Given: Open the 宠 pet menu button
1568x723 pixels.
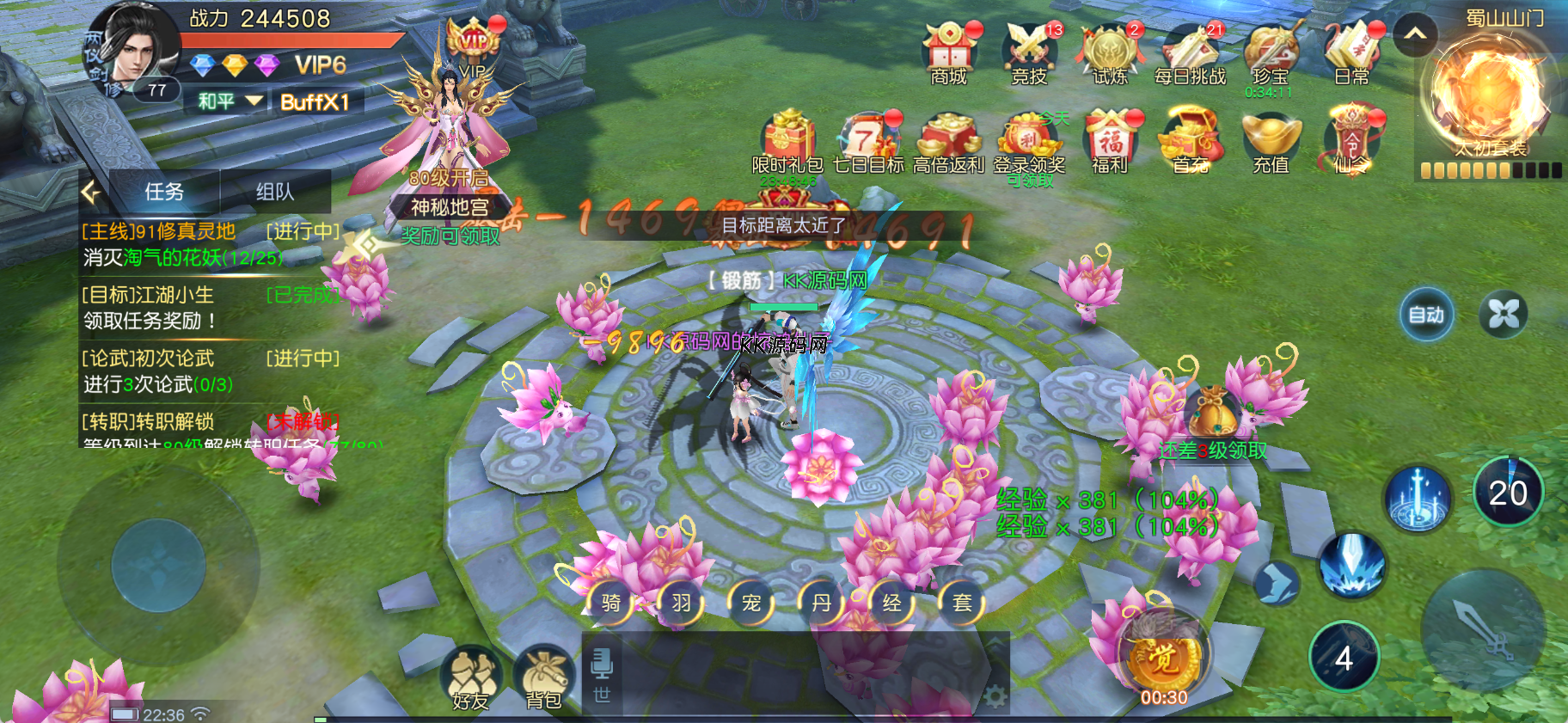Looking at the screenshot, I should [x=751, y=603].
